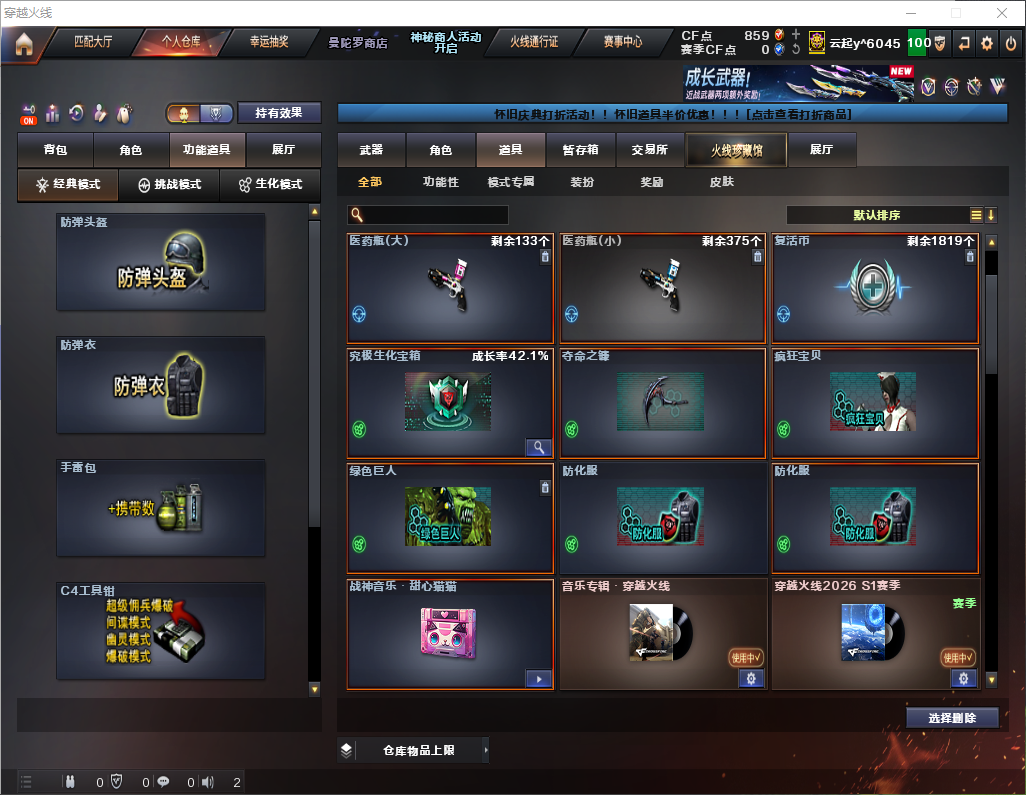Open the 交易所 exchange tab
Image resolution: width=1026 pixels, height=795 pixels.
[649, 150]
